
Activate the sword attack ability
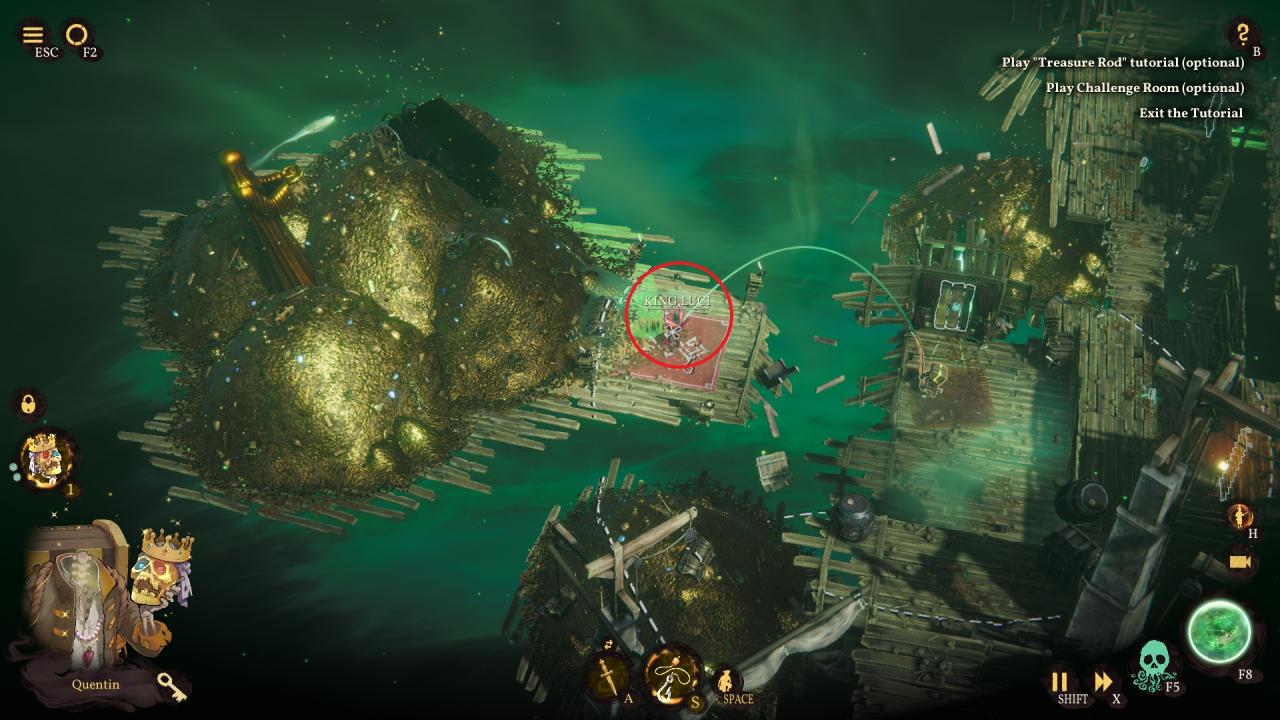coord(609,676)
